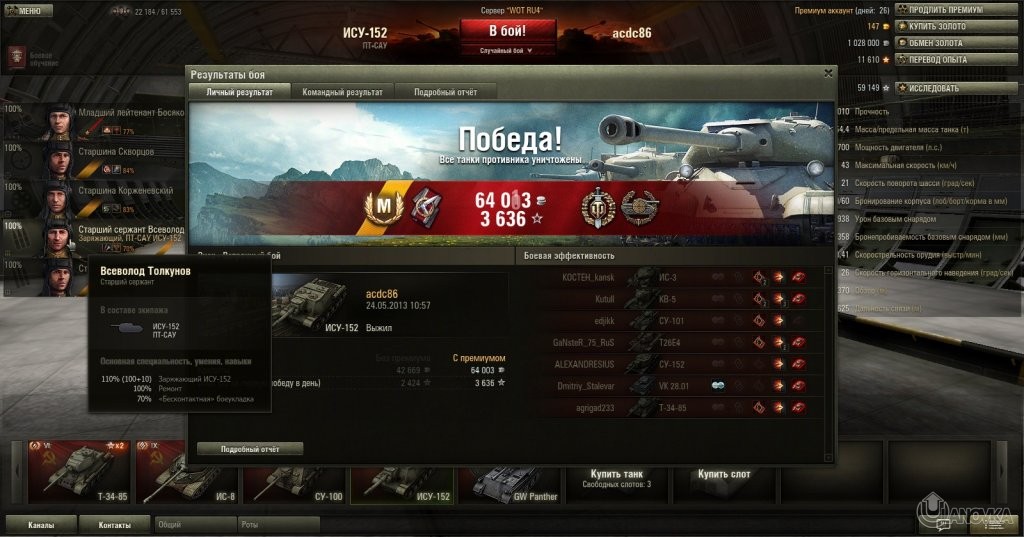Image resolution: width=1024 pixels, height=537 pixels.
Task: Switch to Командный результат tab
Action: pos(342,92)
